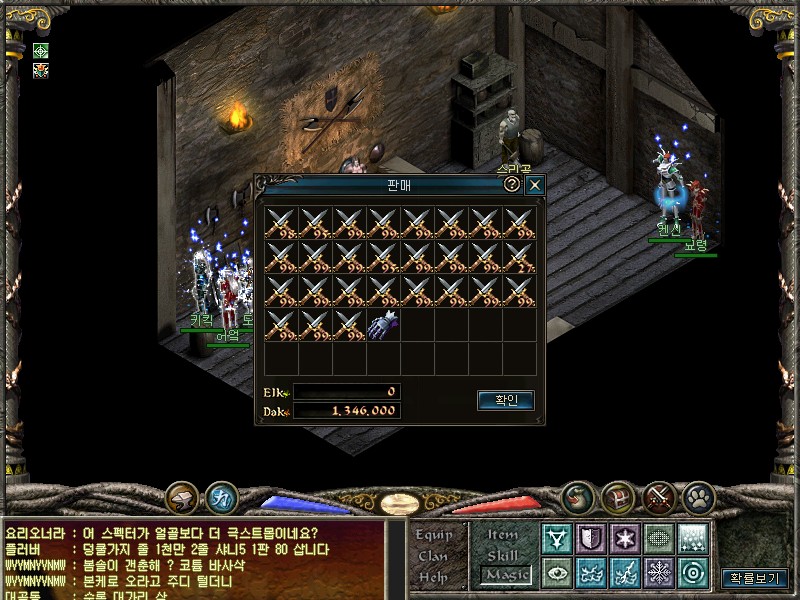Open the Clan menu
The width and height of the screenshot is (800, 600).
pyautogui.click(x=434, y=555)
